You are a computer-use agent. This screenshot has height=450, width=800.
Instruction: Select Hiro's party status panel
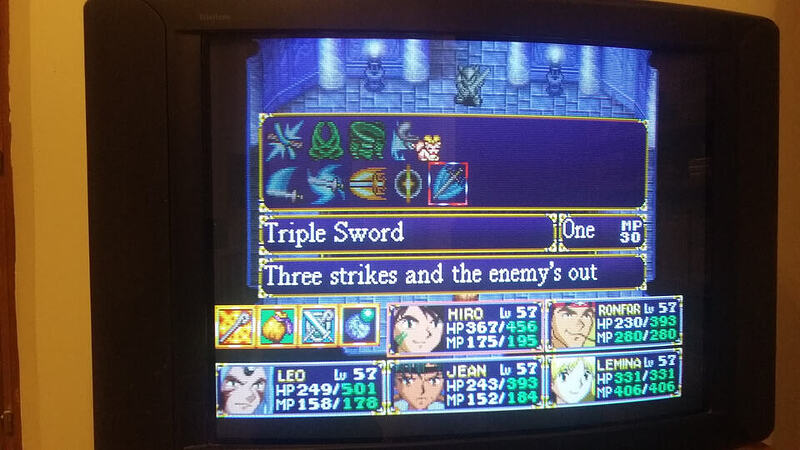[465, 326]
